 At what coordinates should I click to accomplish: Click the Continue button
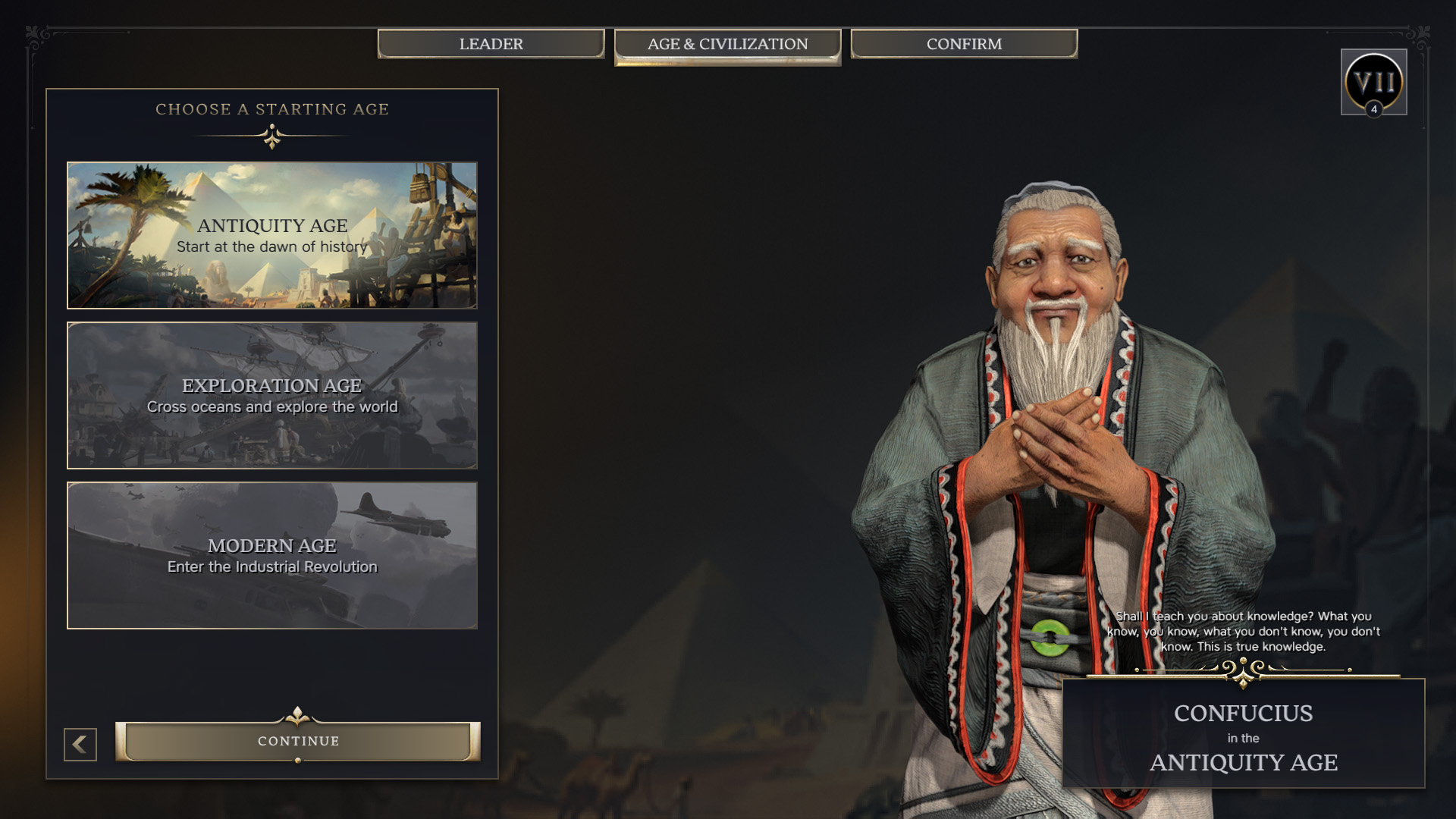click(x=298, y=741)
